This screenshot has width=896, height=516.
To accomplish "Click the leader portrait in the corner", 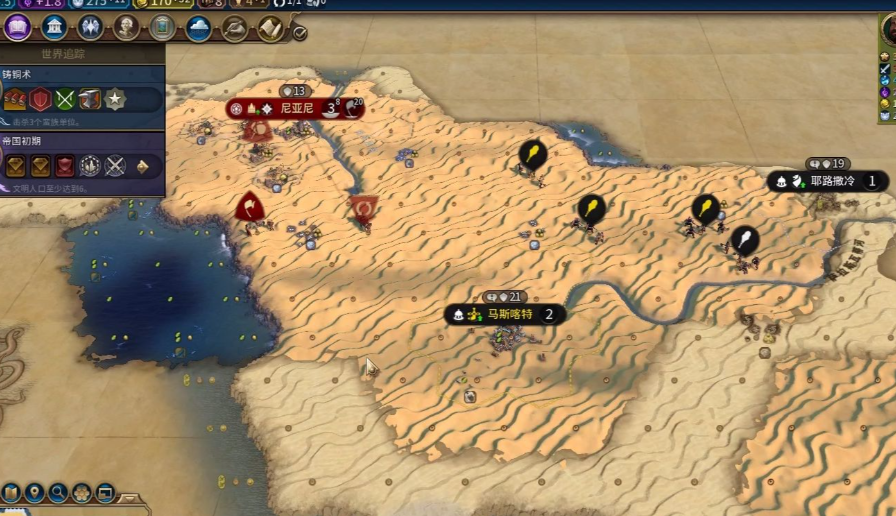I will 888,32.
